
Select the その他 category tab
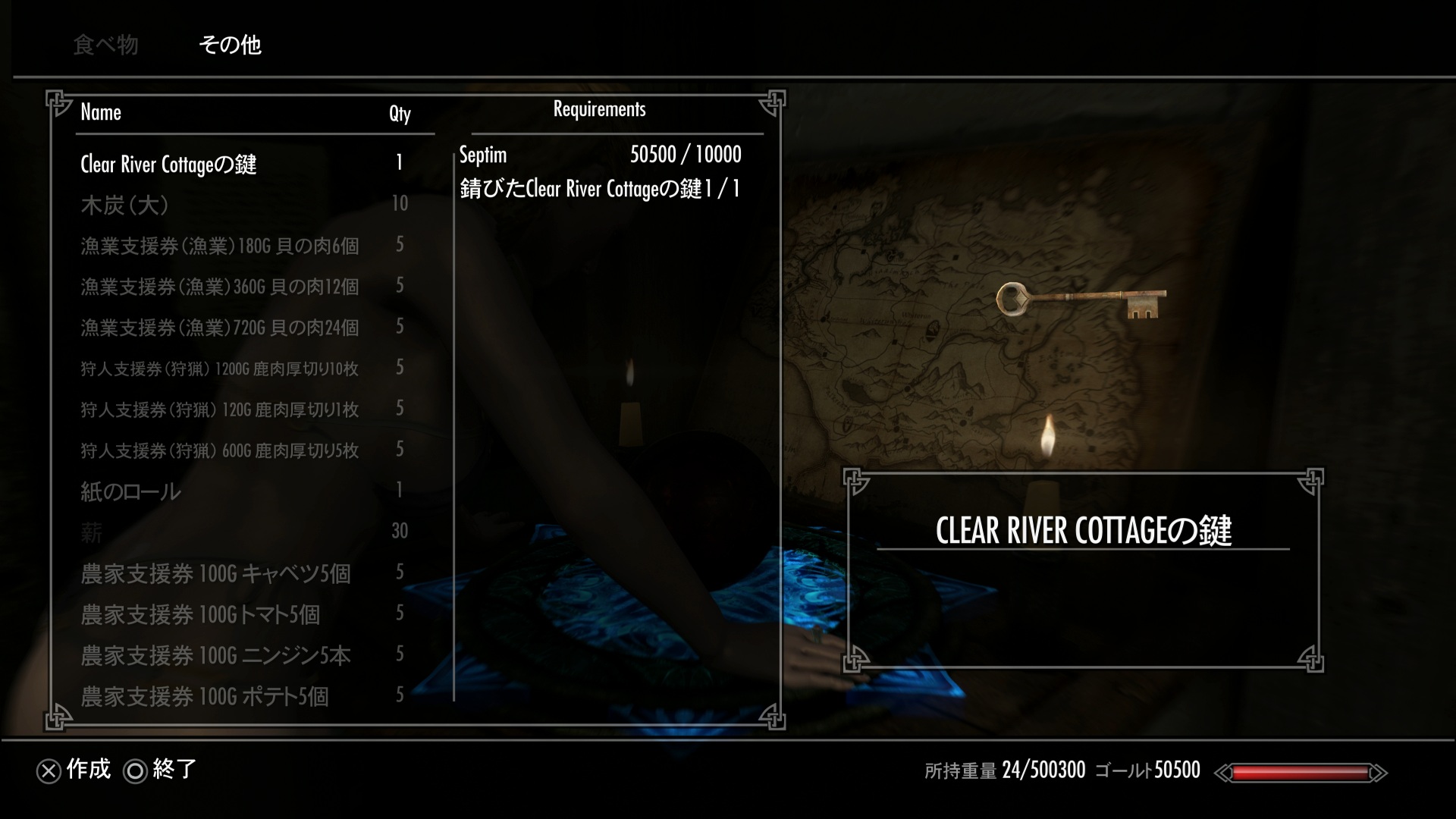230,45
